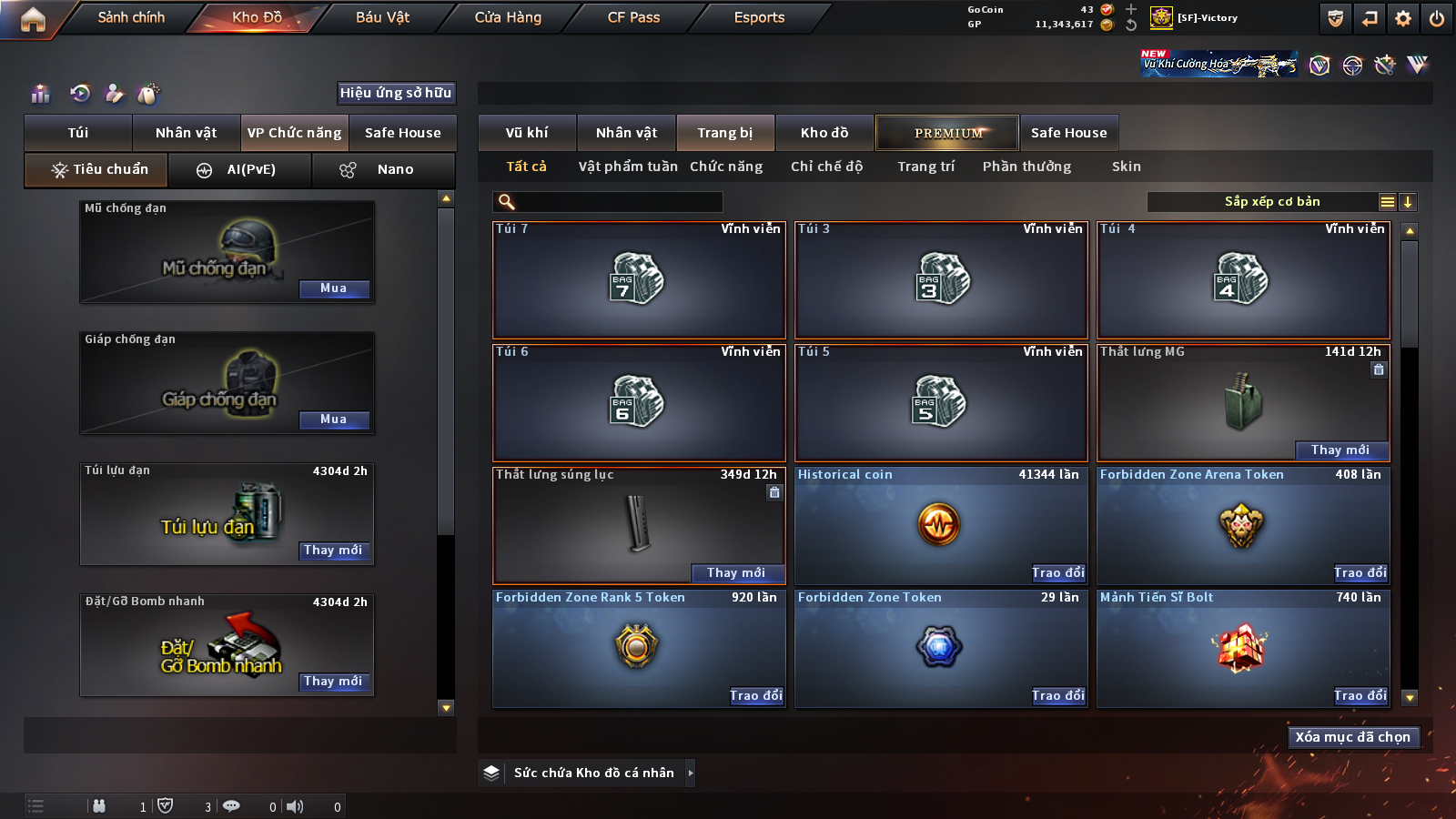The height and width of the screenshot is (819, 1456).
Task: Buy the Mũ chống đạn helmet
Action: pyautogui.click(x=334, y=288)
